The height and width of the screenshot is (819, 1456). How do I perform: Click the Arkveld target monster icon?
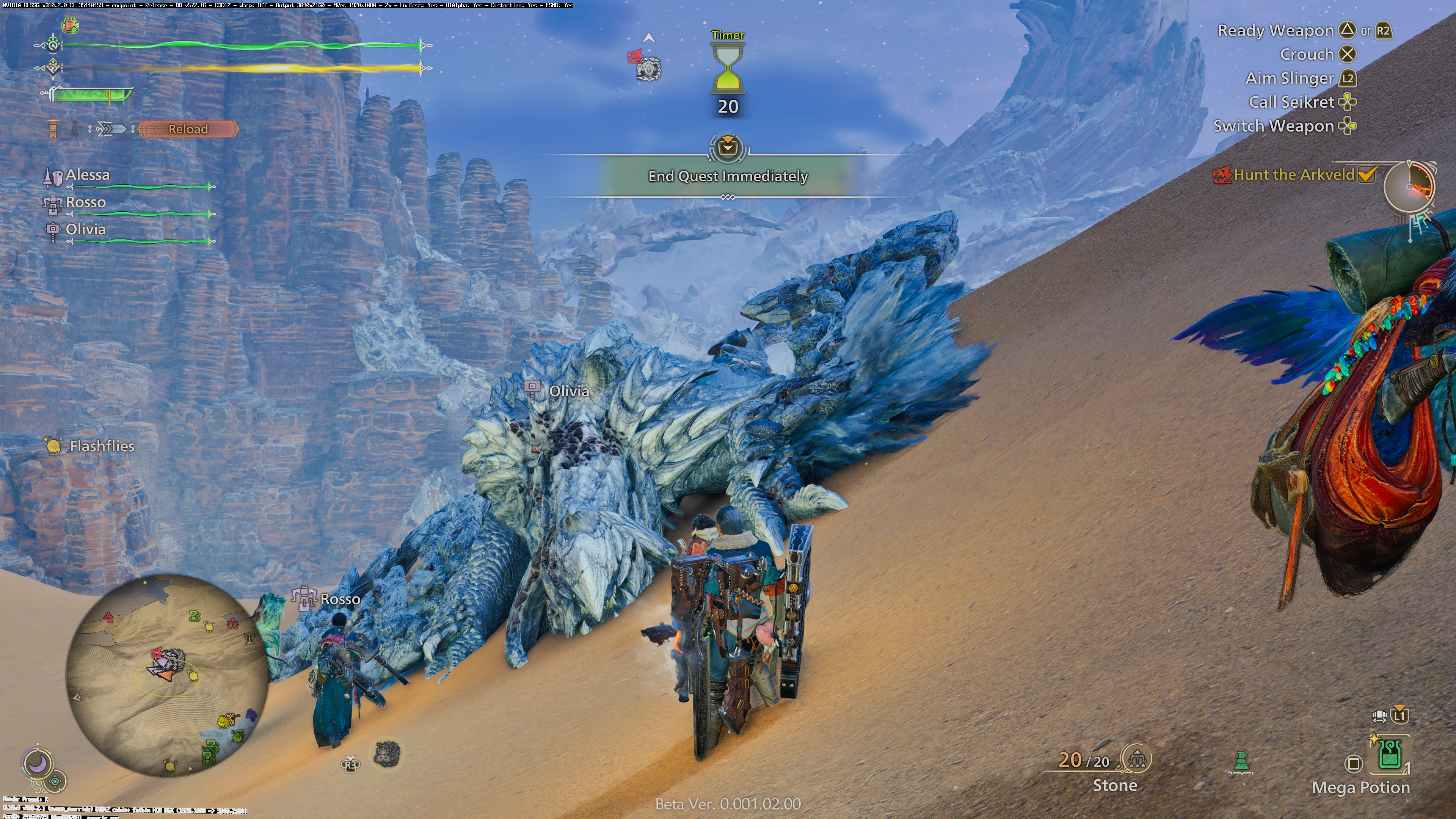[647, 68]
